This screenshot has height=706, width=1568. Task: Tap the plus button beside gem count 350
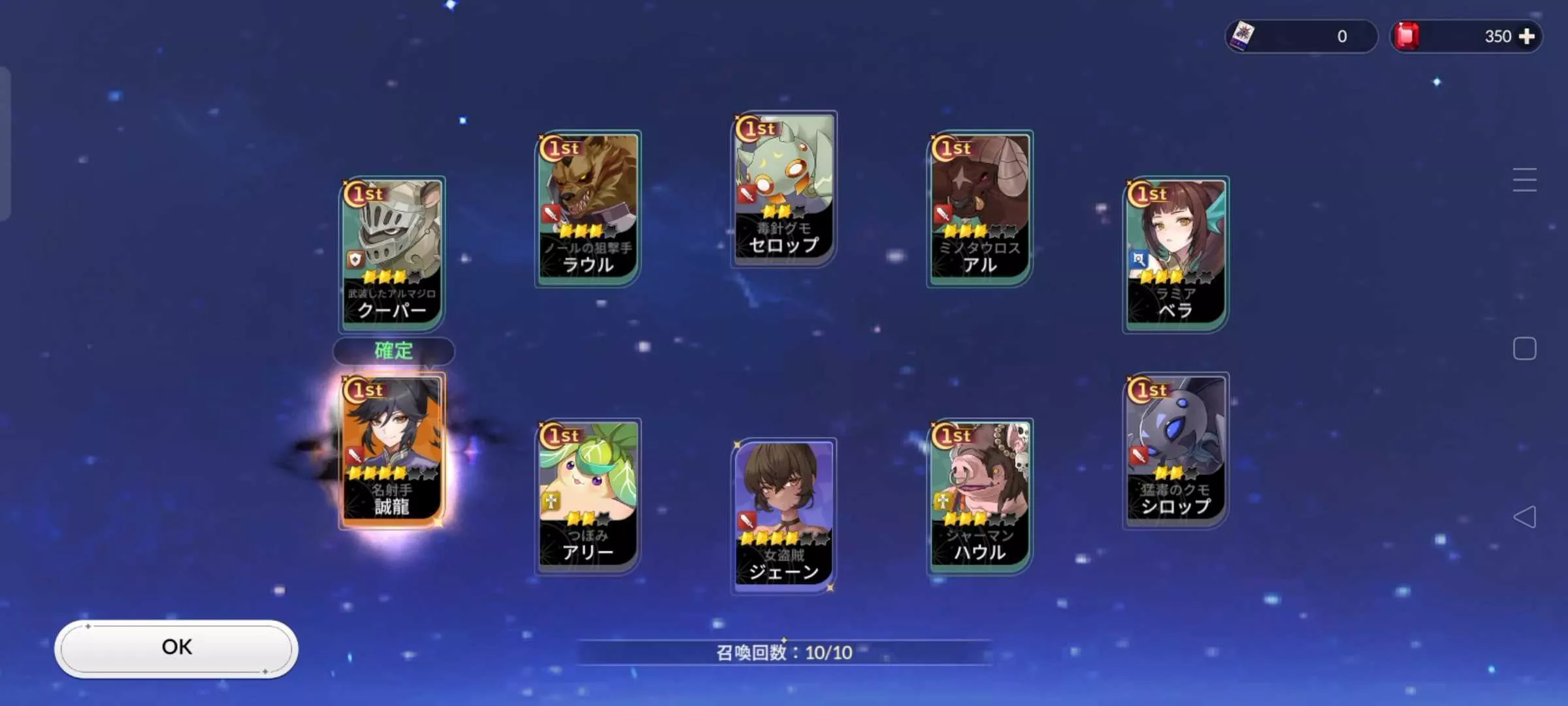[x=1528, y=36]
